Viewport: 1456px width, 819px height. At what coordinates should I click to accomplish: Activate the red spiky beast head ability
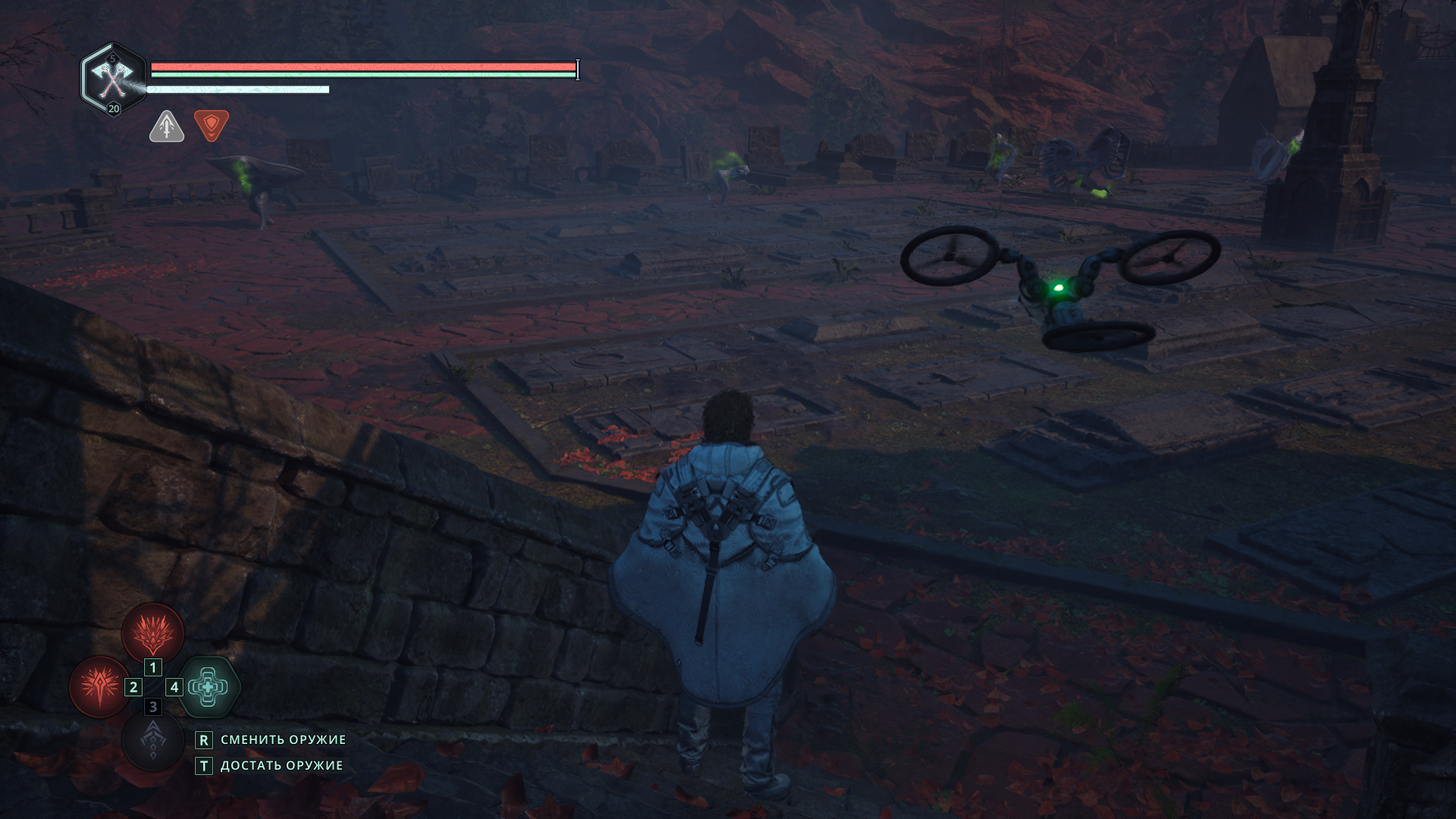153,633
